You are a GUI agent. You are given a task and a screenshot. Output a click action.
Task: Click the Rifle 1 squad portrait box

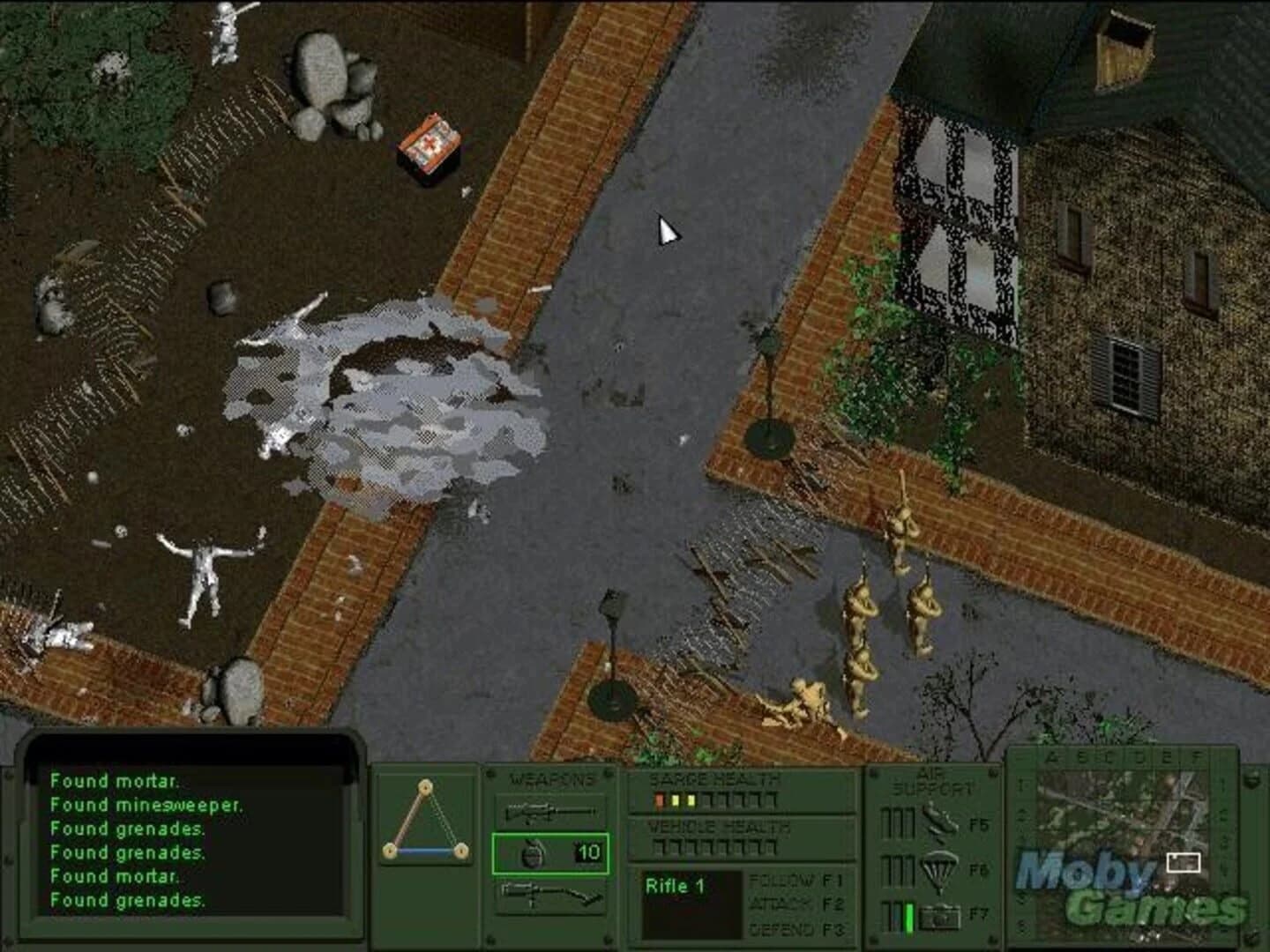coord(693,905)
